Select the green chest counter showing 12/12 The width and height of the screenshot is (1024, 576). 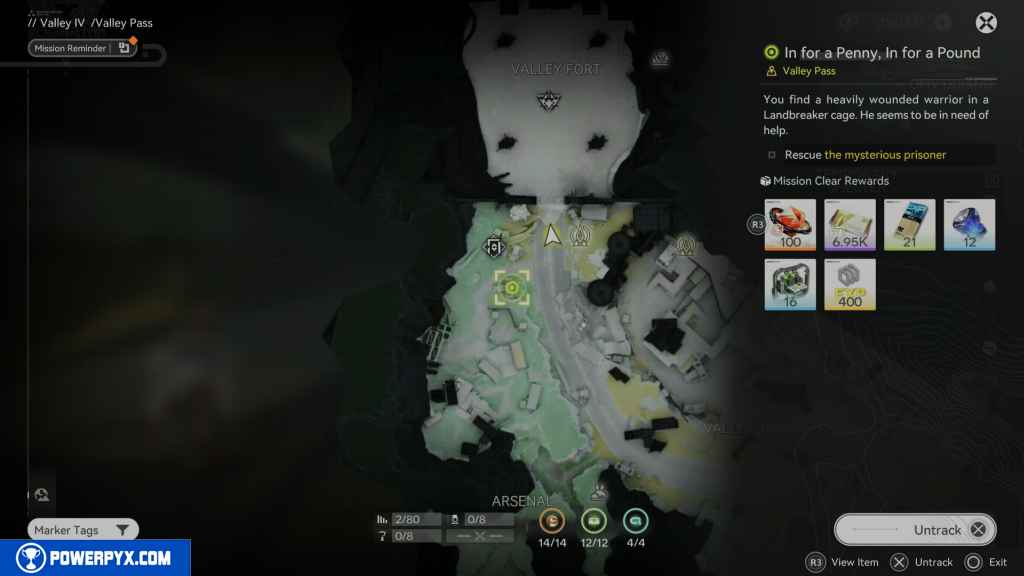tap(594, 520)
